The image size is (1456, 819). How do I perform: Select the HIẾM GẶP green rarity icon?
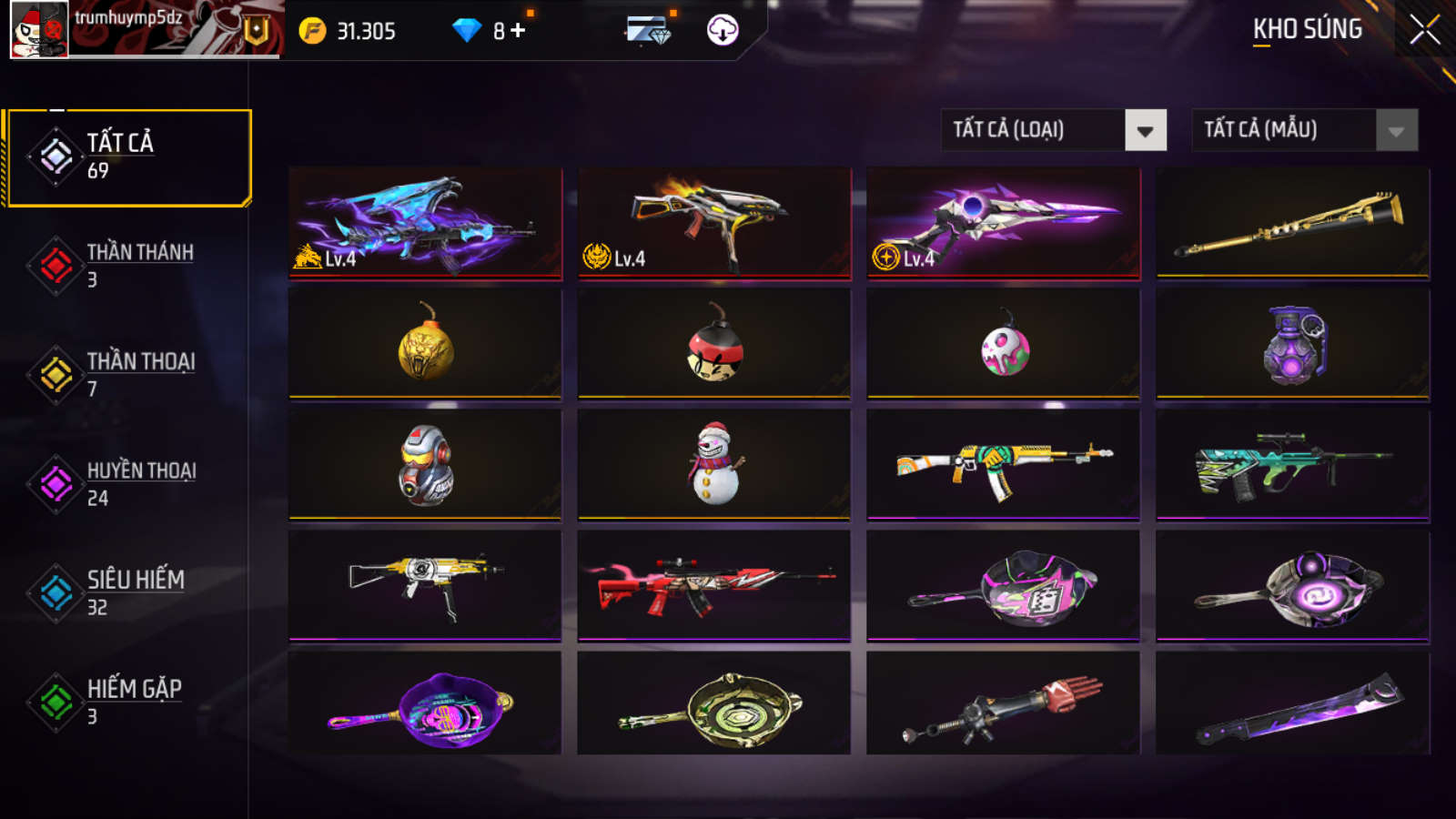click(53, 701)
